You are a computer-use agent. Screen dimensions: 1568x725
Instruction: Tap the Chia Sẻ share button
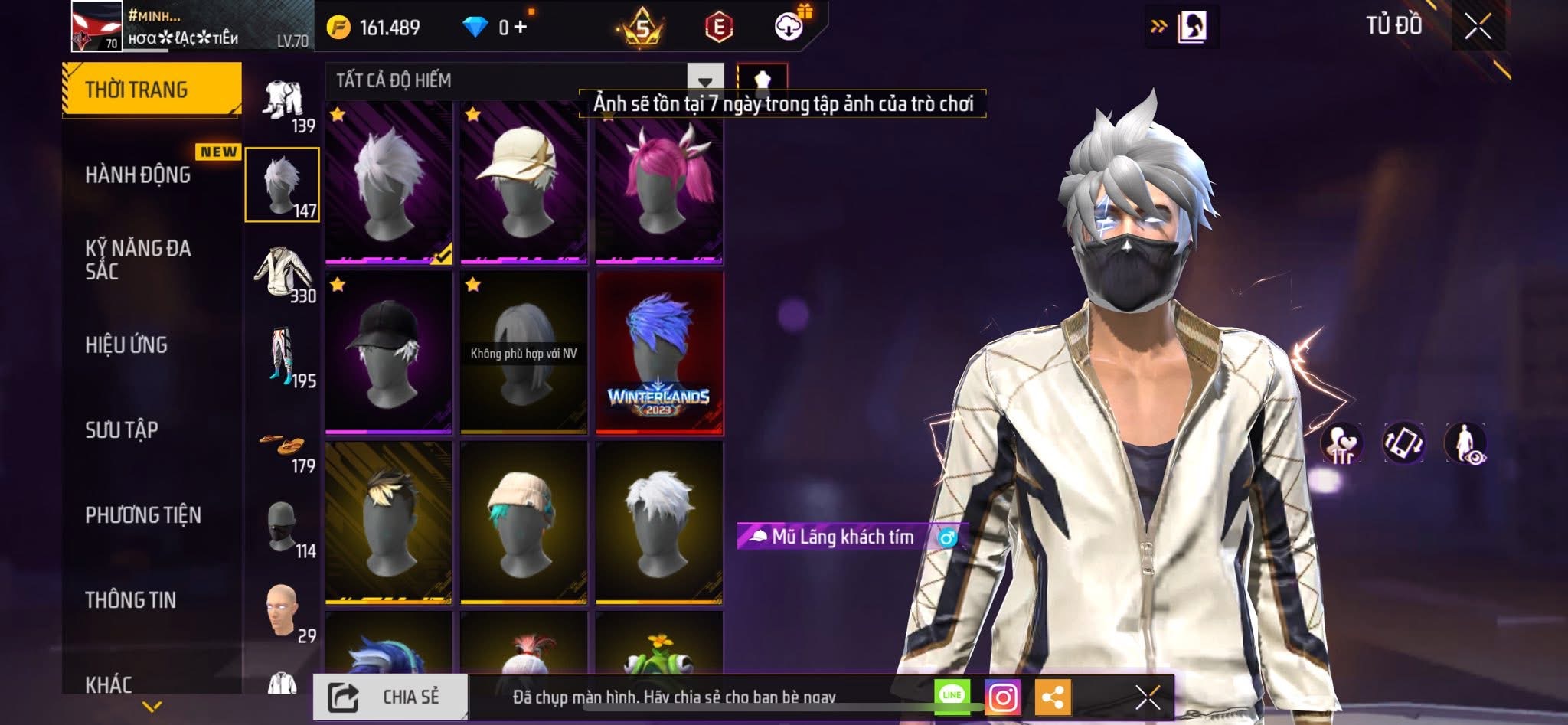390,697
